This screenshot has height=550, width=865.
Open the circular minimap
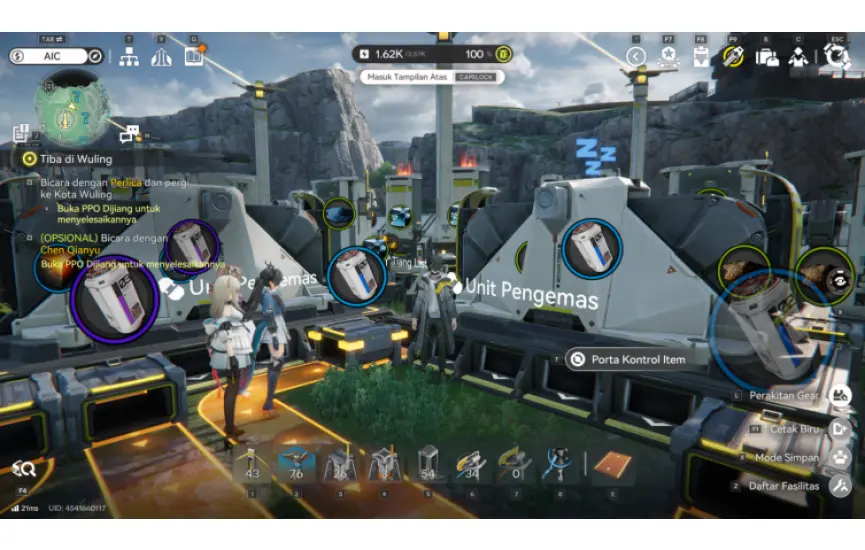pos(72,108)
